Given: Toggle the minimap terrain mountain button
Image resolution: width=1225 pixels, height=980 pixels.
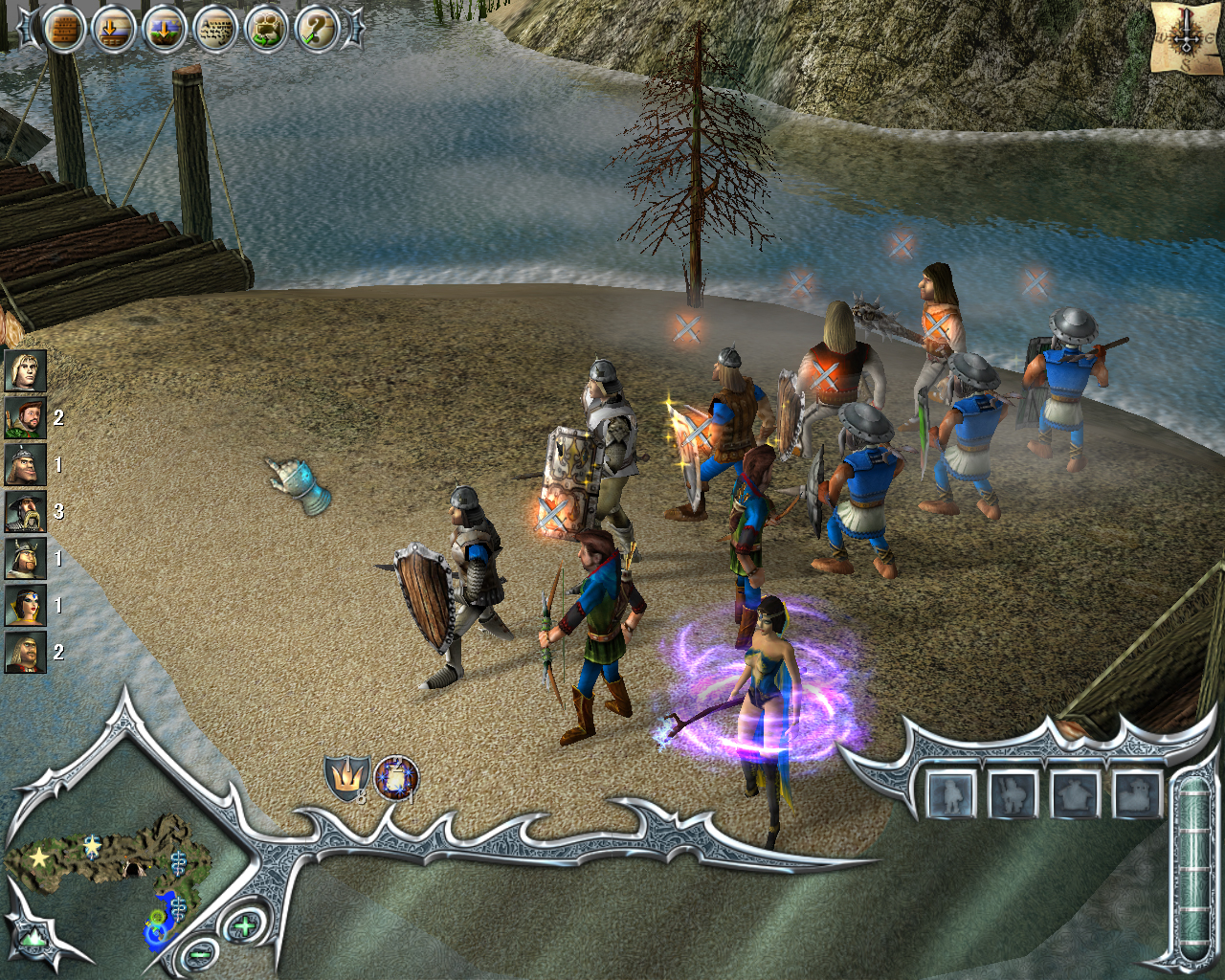Looking at the screenshot, I should (x=34, y=938).
